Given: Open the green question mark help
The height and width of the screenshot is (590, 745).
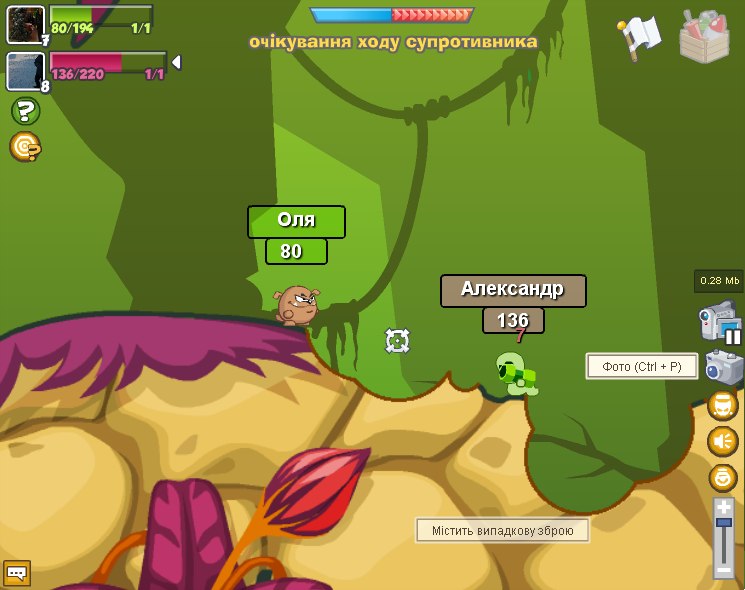Looking at the screenshot, I should 25,111.
